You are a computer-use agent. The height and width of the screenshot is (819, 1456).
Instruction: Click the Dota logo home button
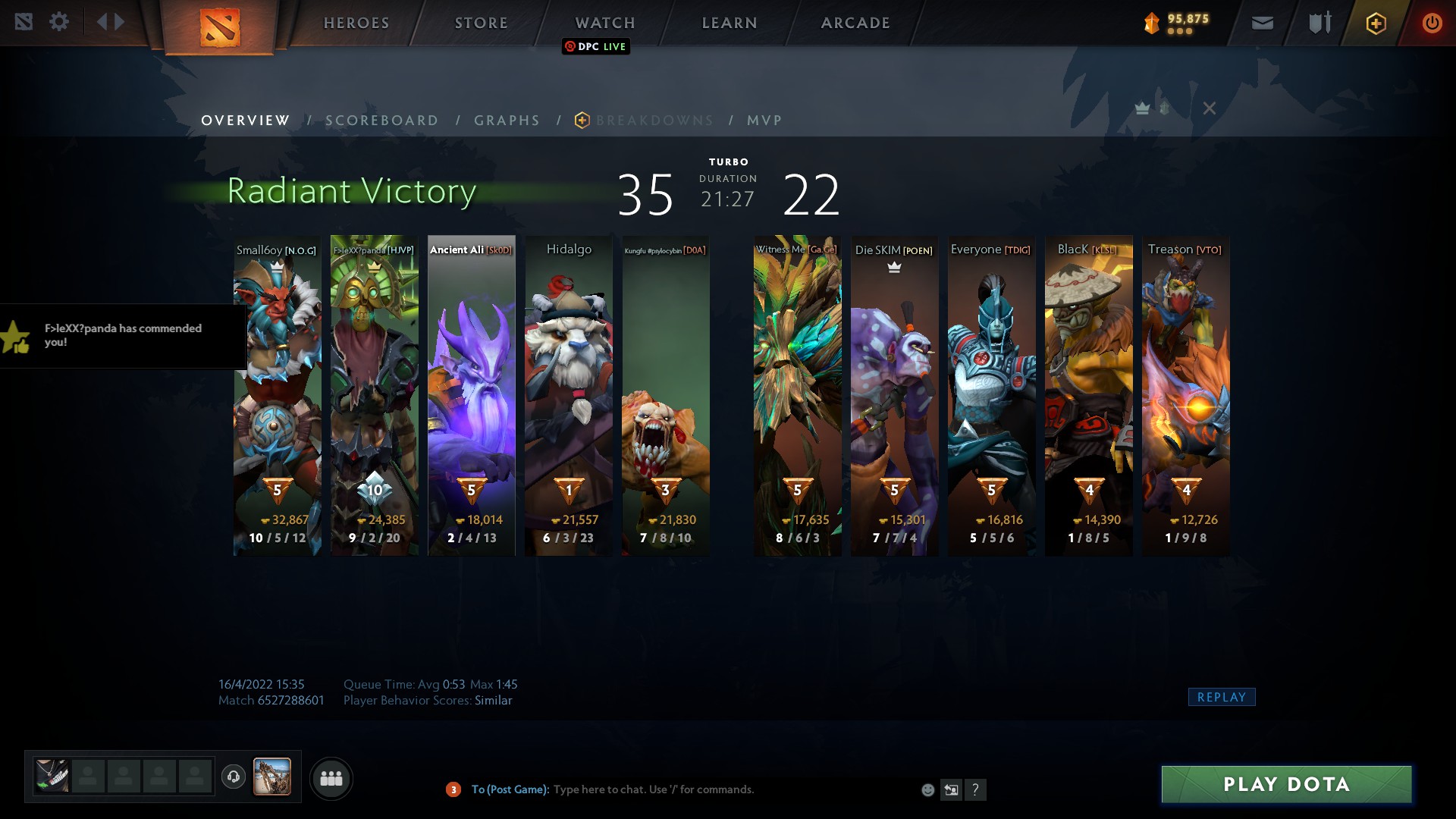[220, 27]
